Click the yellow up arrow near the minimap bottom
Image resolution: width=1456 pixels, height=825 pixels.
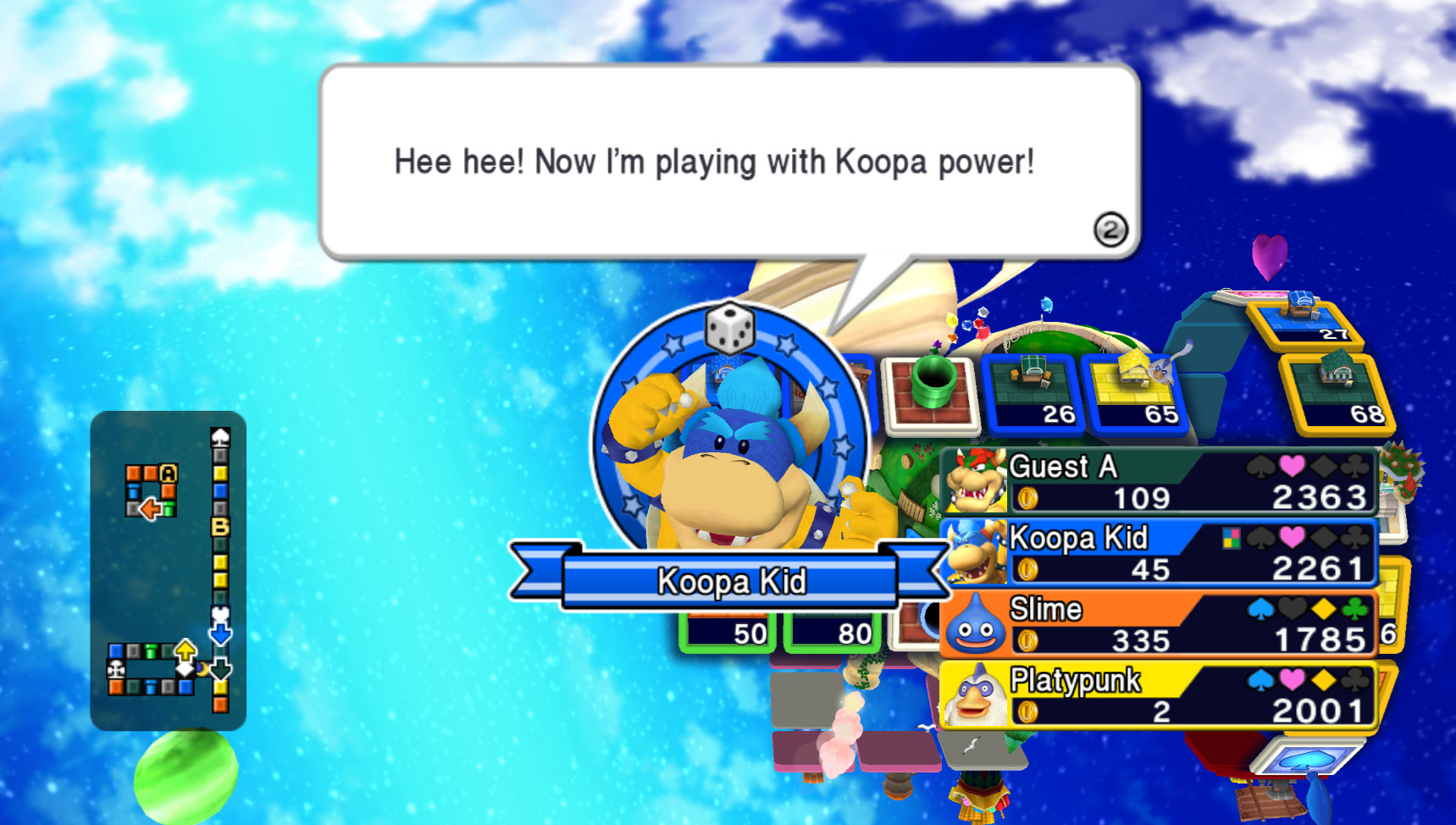click(x=185, y=650)
